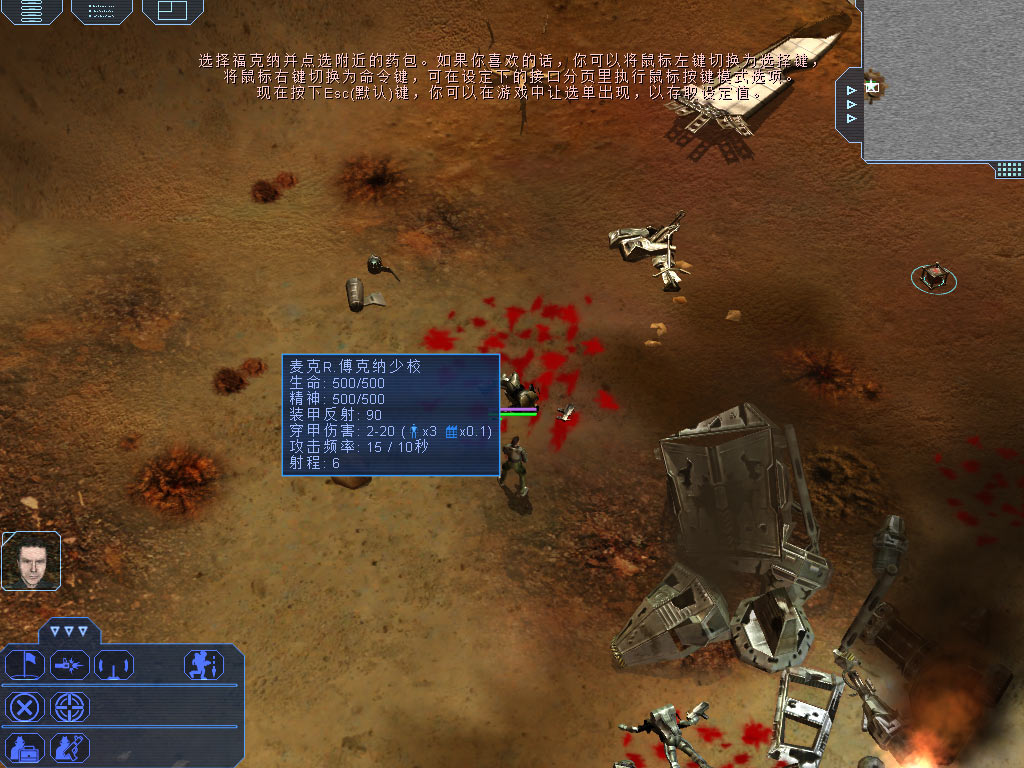Toggle the running soldier movement mode

tap(203, 664)
